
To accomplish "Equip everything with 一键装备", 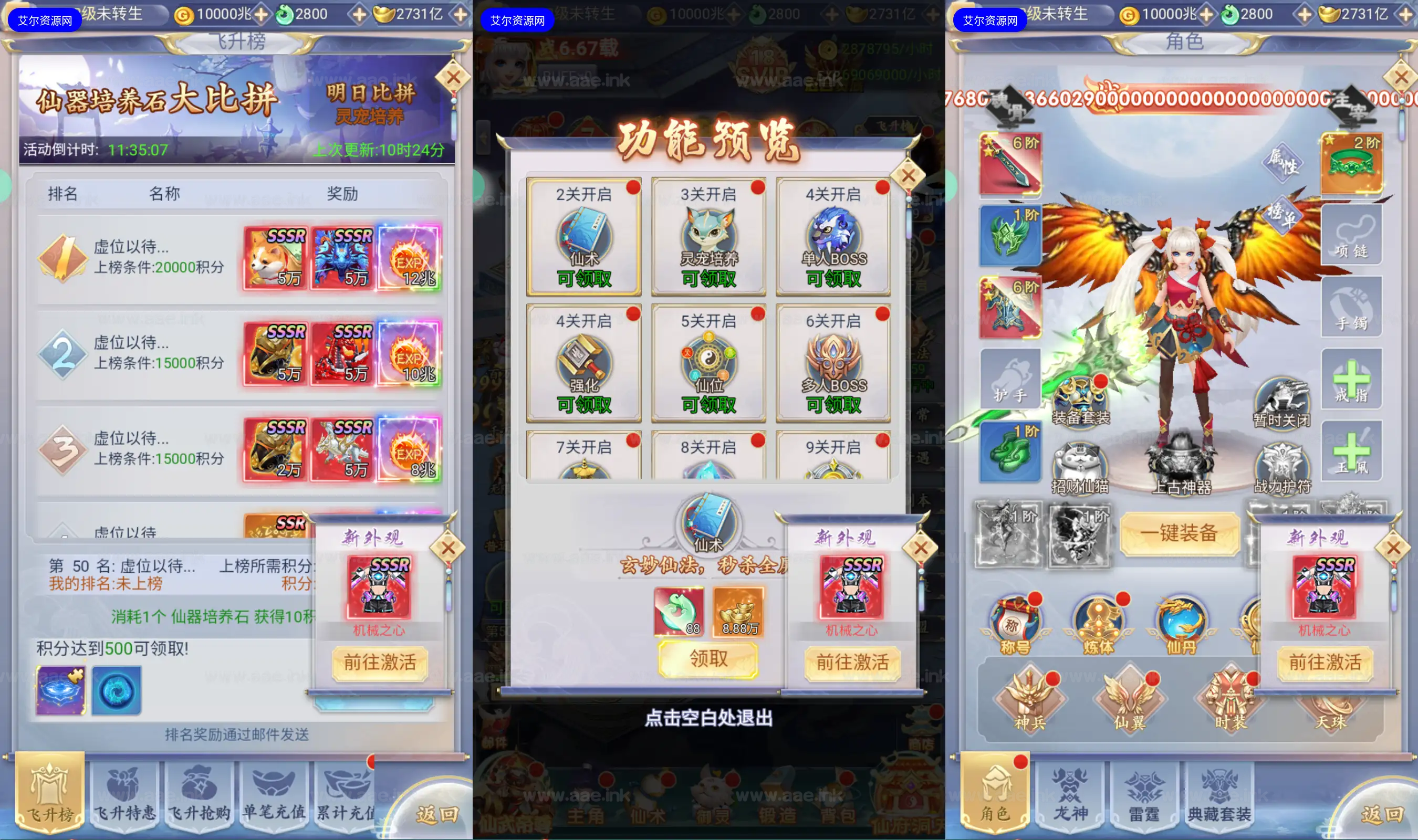I will click(x=1179, y=533).
